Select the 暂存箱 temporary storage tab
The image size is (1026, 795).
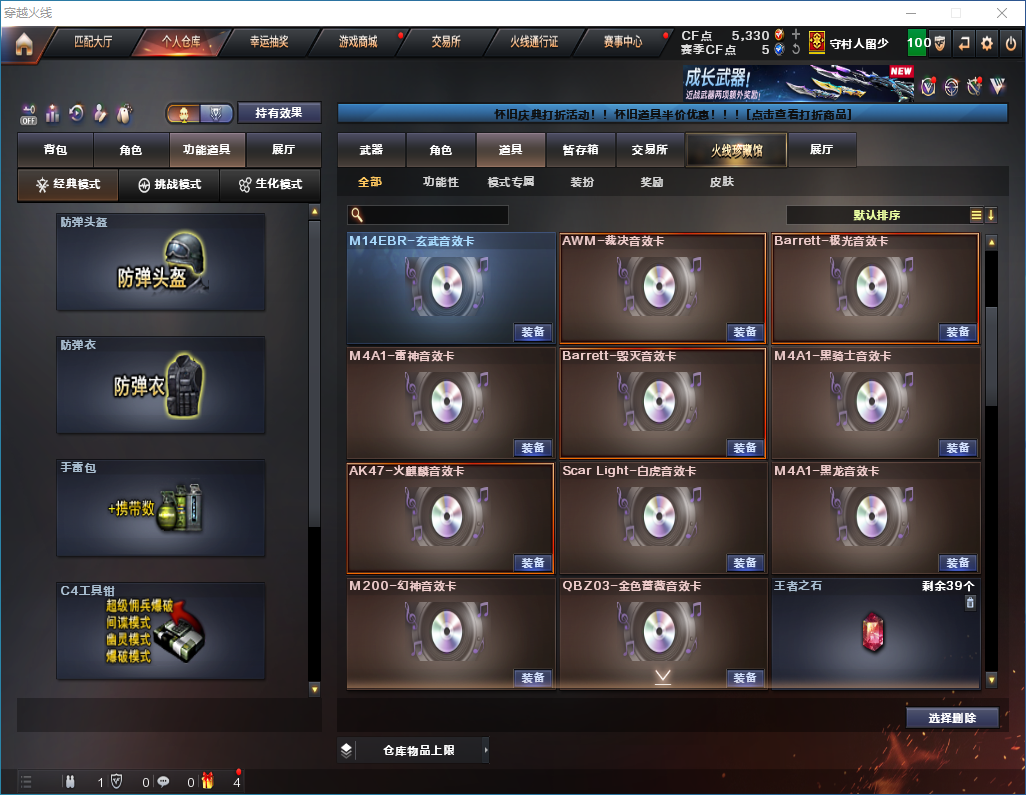pyautogui.click(x=580, y=150)
